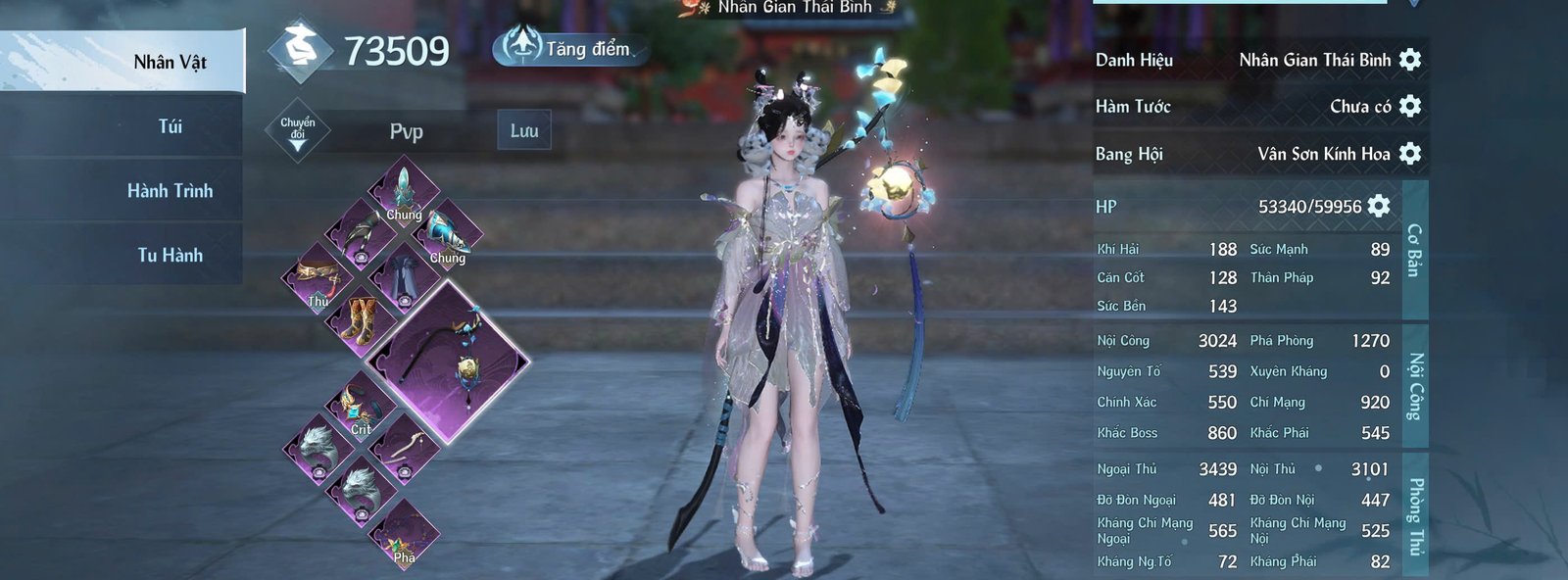Open the Nhân Vật character tab
Viewport: 1568px width, 580px height.
[170, 63]
